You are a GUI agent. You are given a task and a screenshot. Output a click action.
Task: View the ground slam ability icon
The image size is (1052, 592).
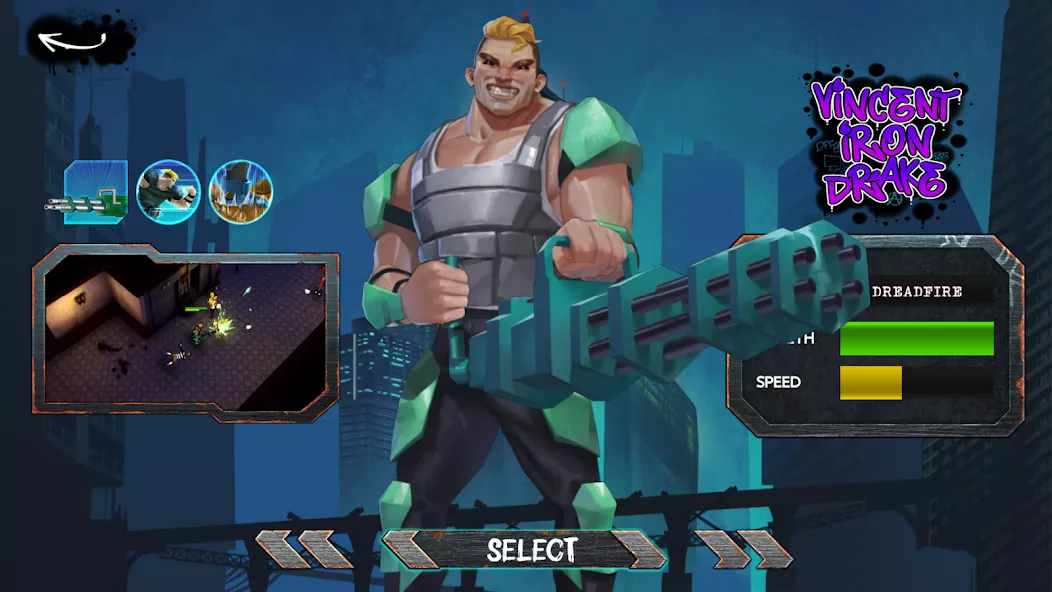tap(241, 192)
